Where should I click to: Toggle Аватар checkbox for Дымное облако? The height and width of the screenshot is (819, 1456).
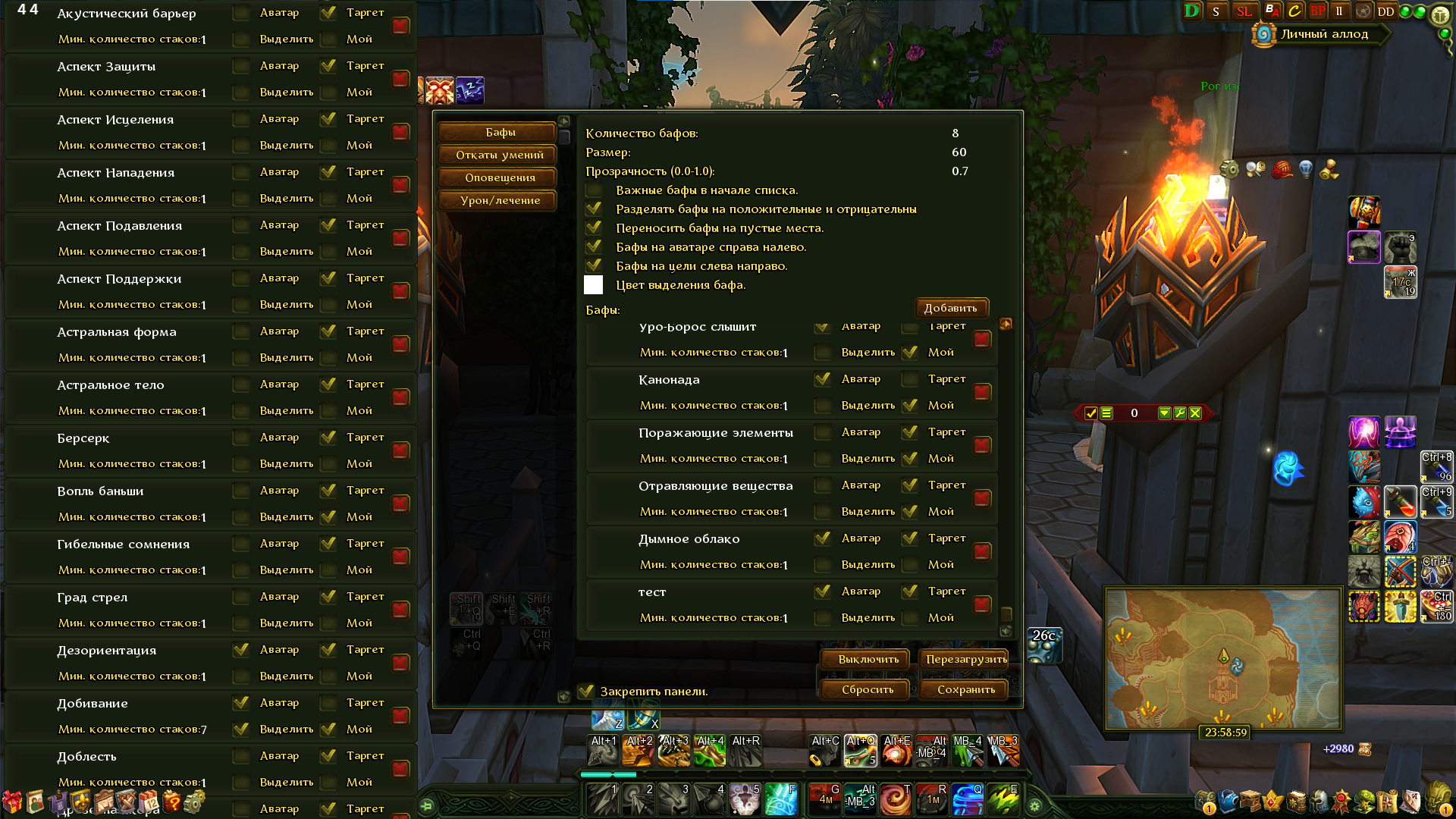click(x=822, y=538)
